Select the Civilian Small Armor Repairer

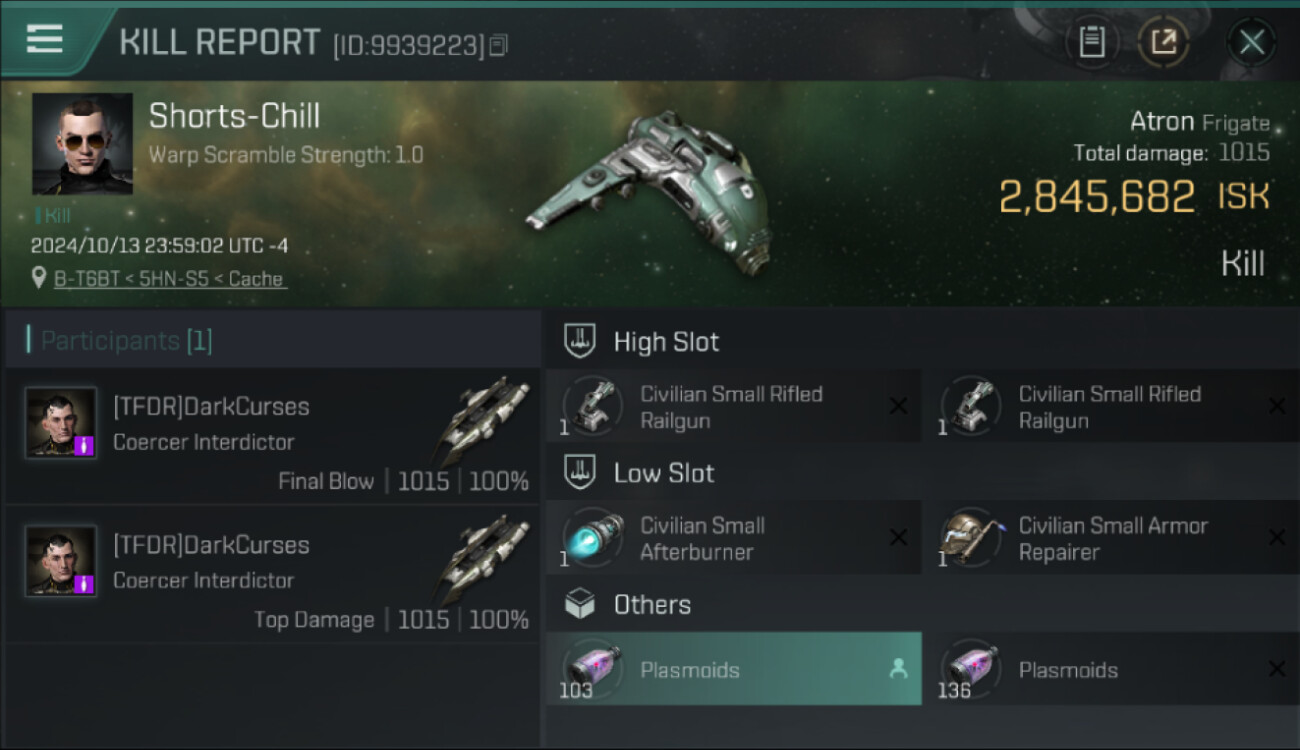(1111, 539)
